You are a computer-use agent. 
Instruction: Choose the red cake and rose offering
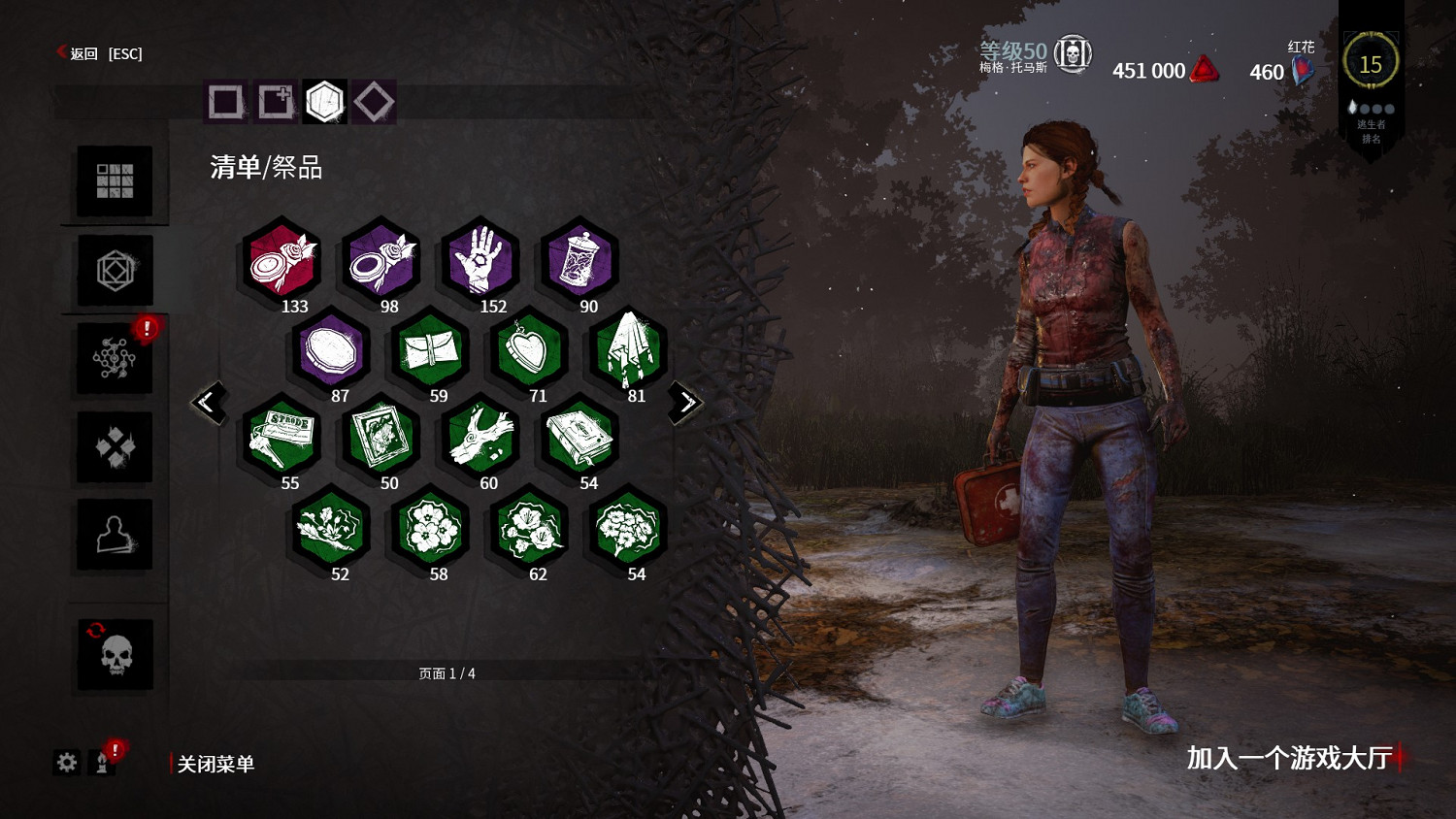(281, 260)
